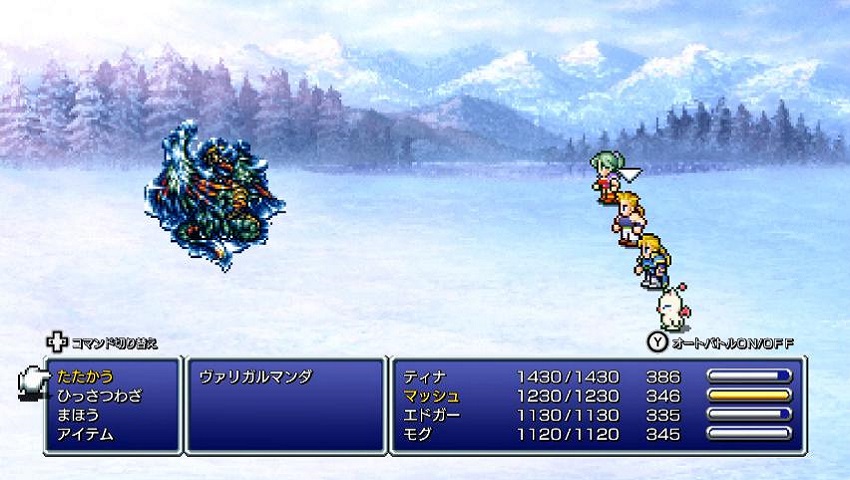Select party member マッシュ's status row
The image size is (850, 480).
tap(597, 396)
